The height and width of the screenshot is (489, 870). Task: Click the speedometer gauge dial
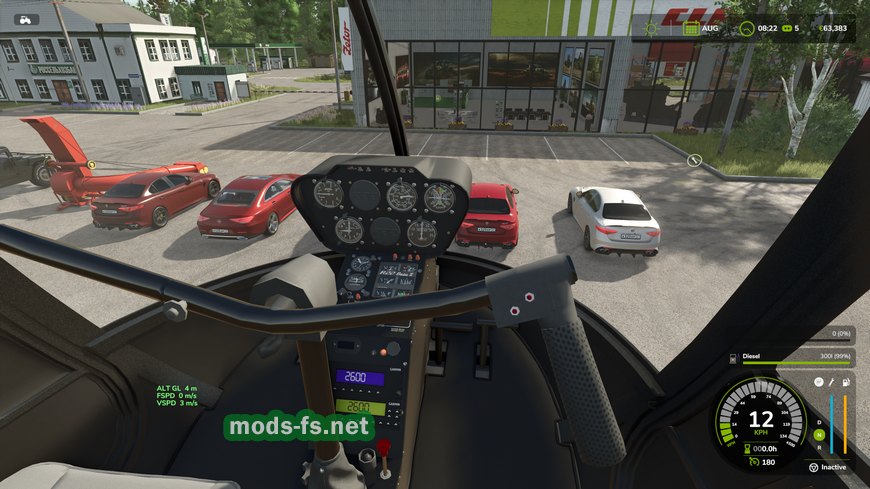[x=761, y=422]
